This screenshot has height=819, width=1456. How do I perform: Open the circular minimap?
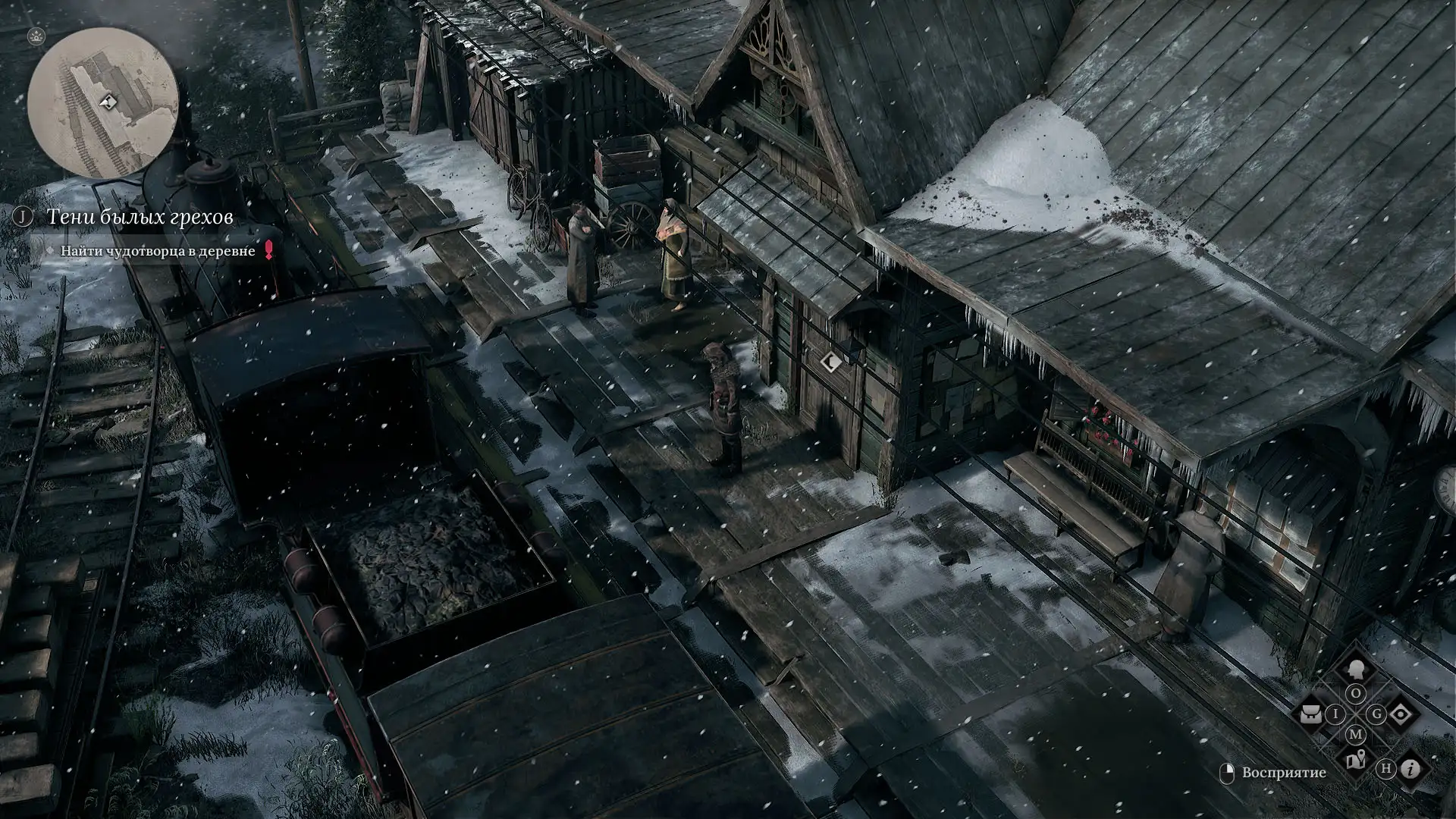[x=103, y=103]
